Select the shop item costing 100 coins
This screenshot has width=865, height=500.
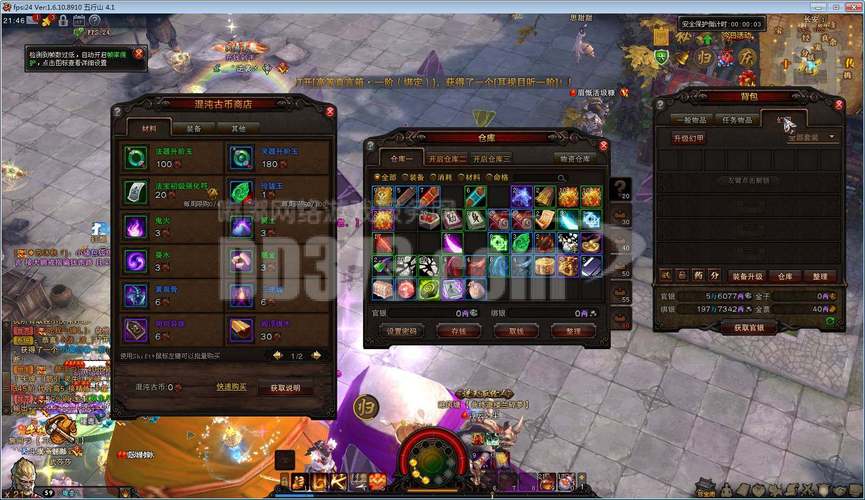coord(137,157)
